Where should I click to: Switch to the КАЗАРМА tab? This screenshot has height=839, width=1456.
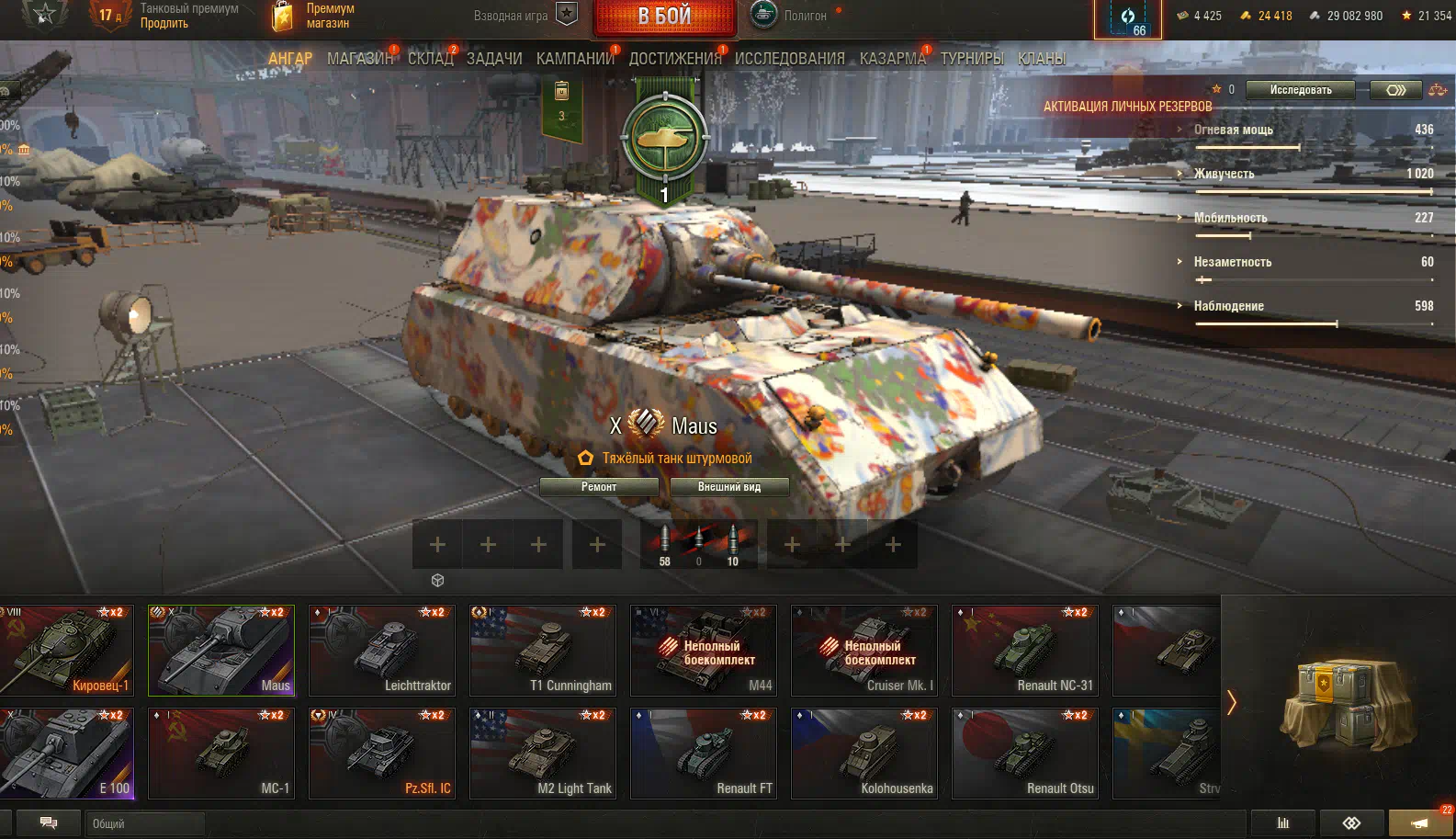[x=892, y=59]
